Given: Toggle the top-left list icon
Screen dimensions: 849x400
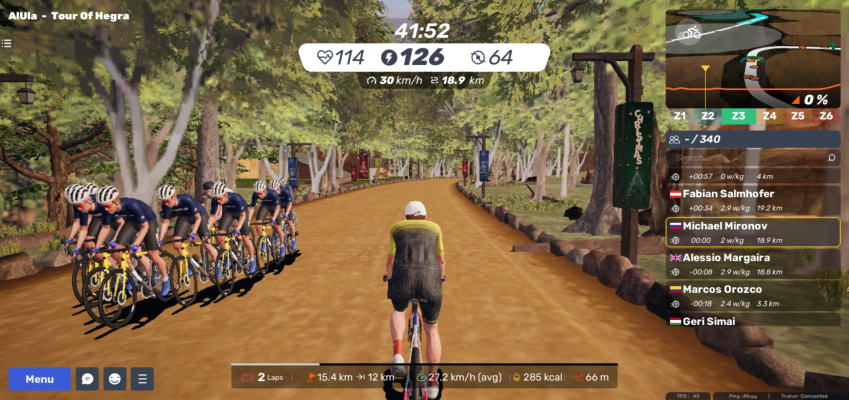Looking at the screenshot, I should (7, 43).
